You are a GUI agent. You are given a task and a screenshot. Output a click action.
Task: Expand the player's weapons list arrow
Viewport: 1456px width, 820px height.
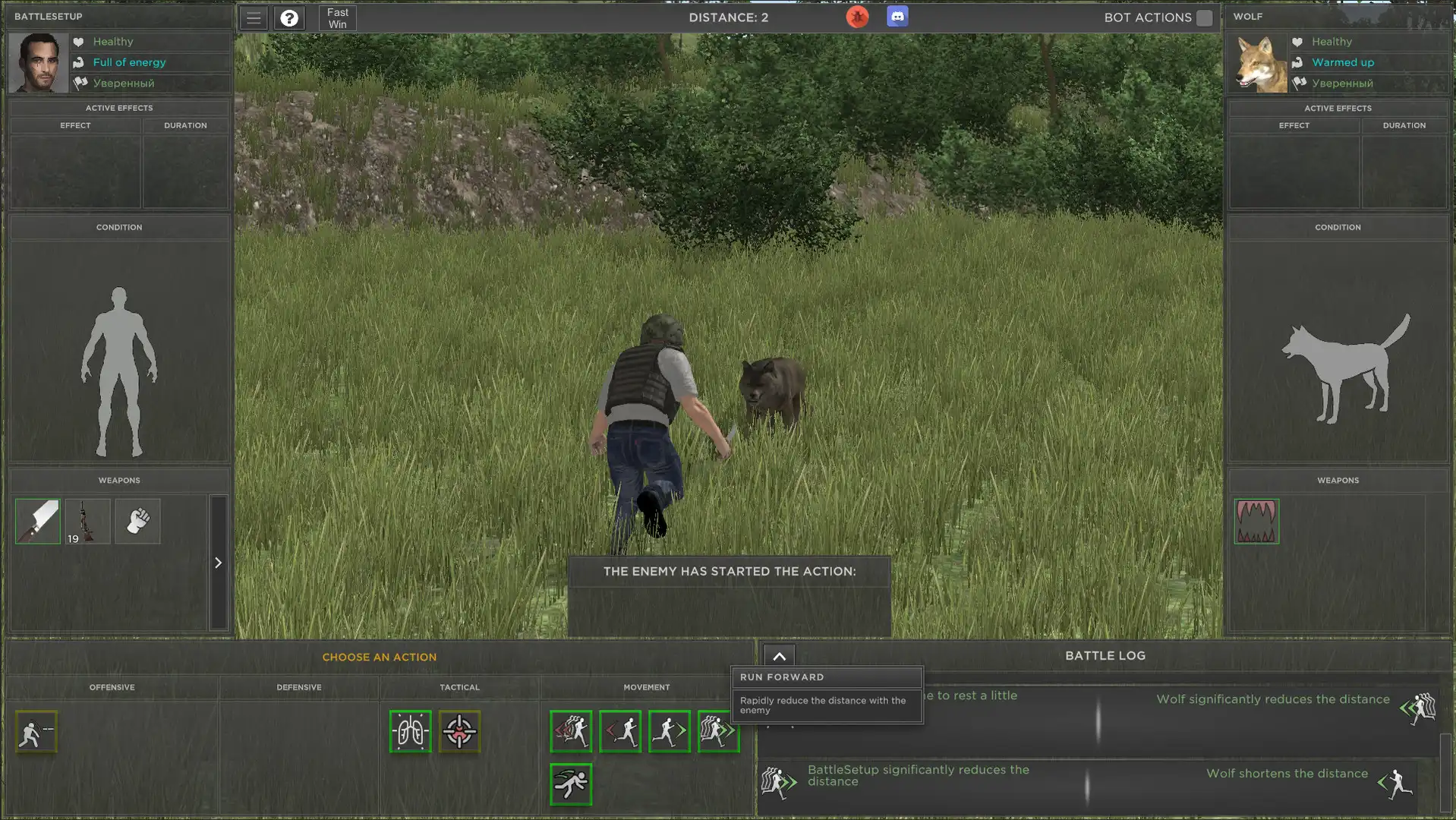point(219,563)
